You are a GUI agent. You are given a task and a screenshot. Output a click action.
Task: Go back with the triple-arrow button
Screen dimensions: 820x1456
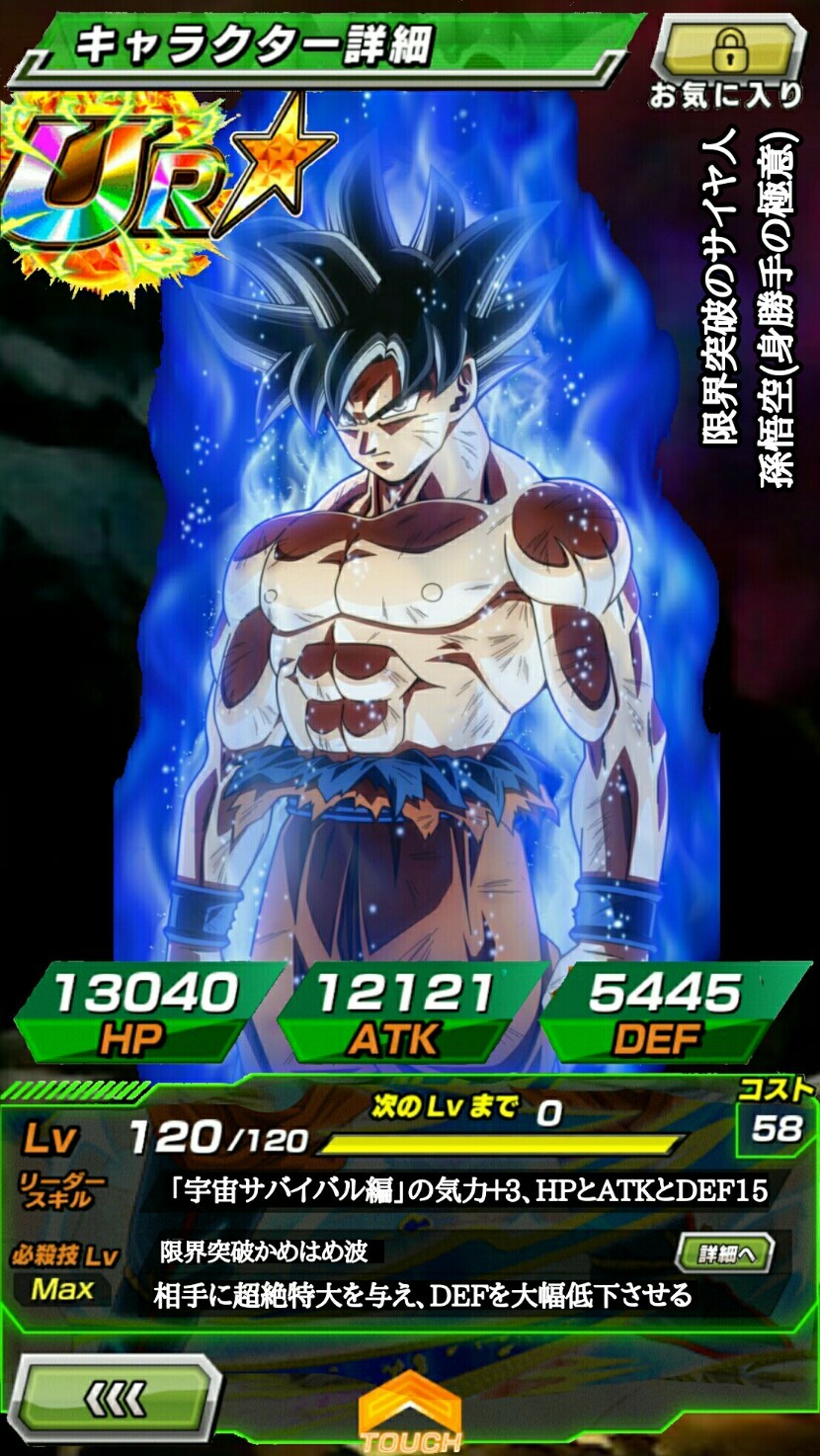[117, 1399]
